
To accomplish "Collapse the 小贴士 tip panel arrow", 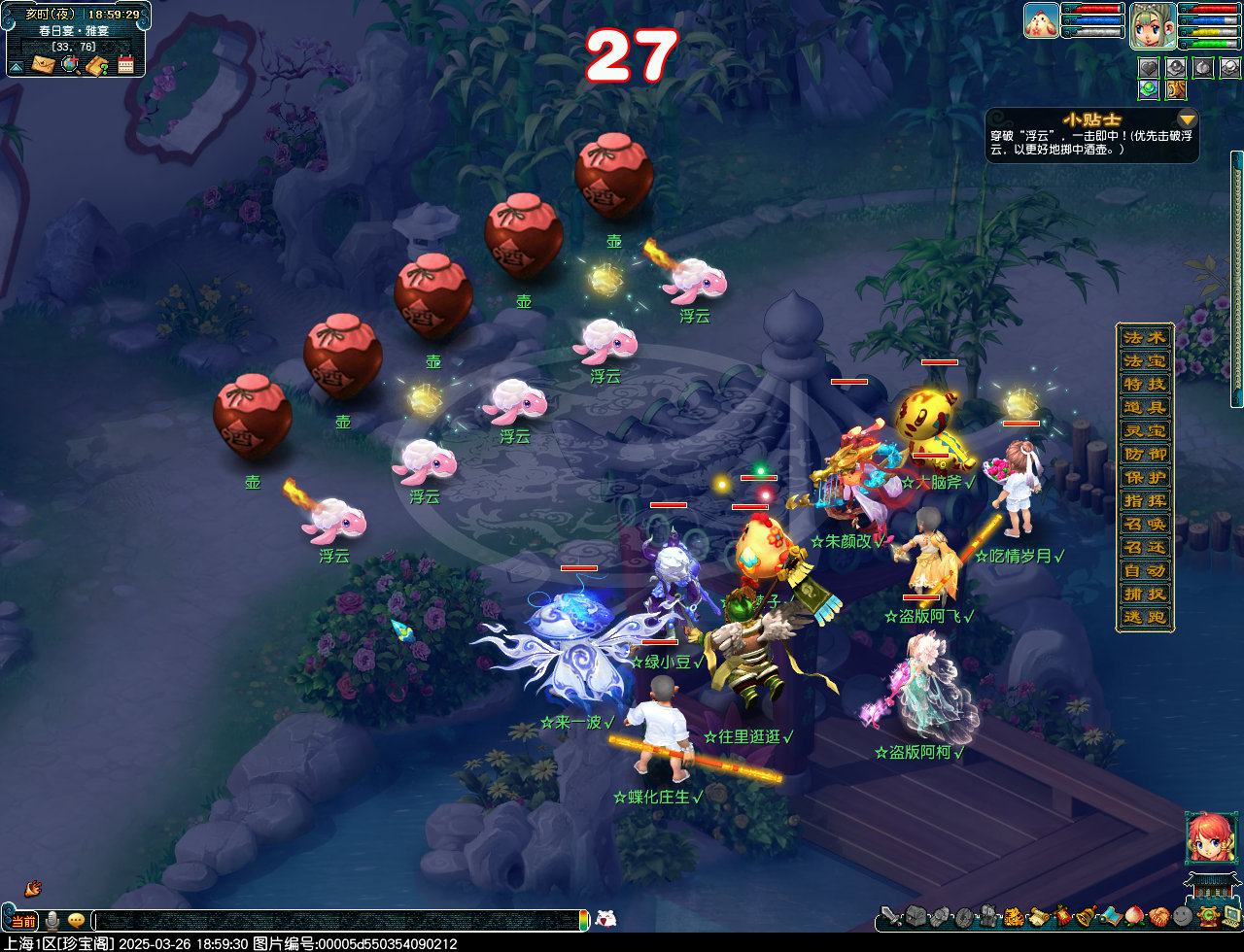I will [x=1187, y=119].
